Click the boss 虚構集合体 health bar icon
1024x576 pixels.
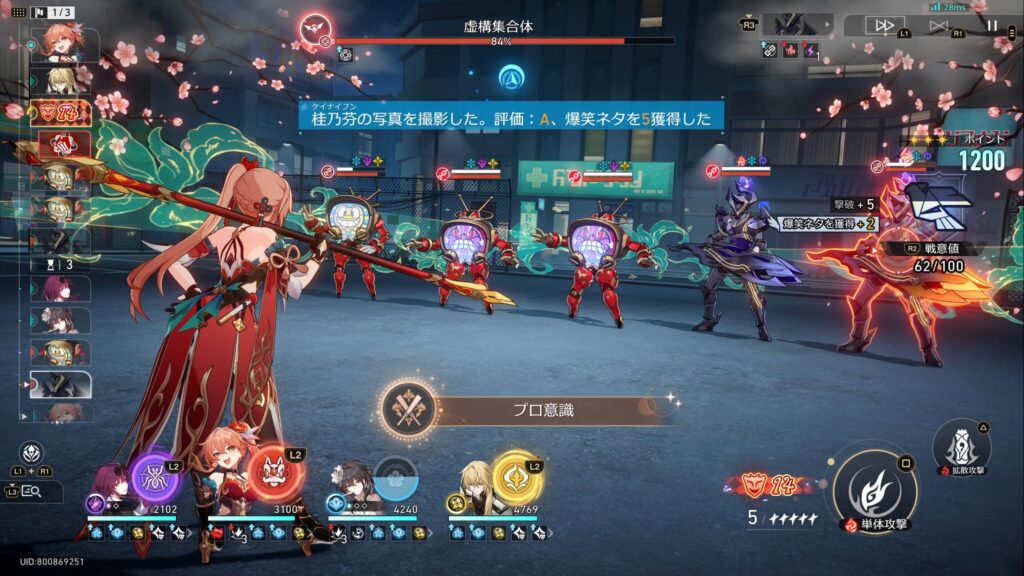[x=316, y=28]
